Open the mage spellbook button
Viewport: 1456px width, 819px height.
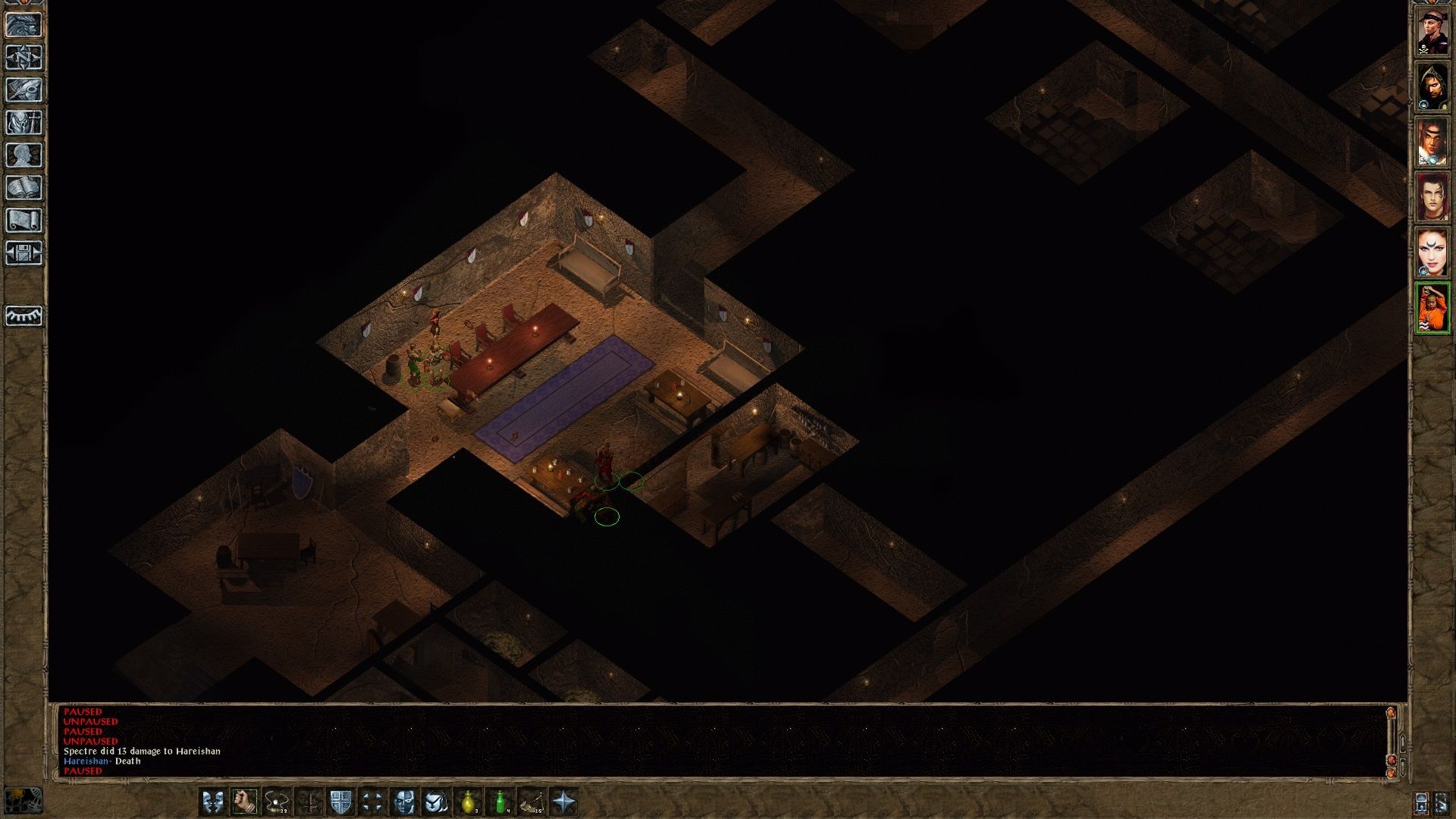pos(24,188)
